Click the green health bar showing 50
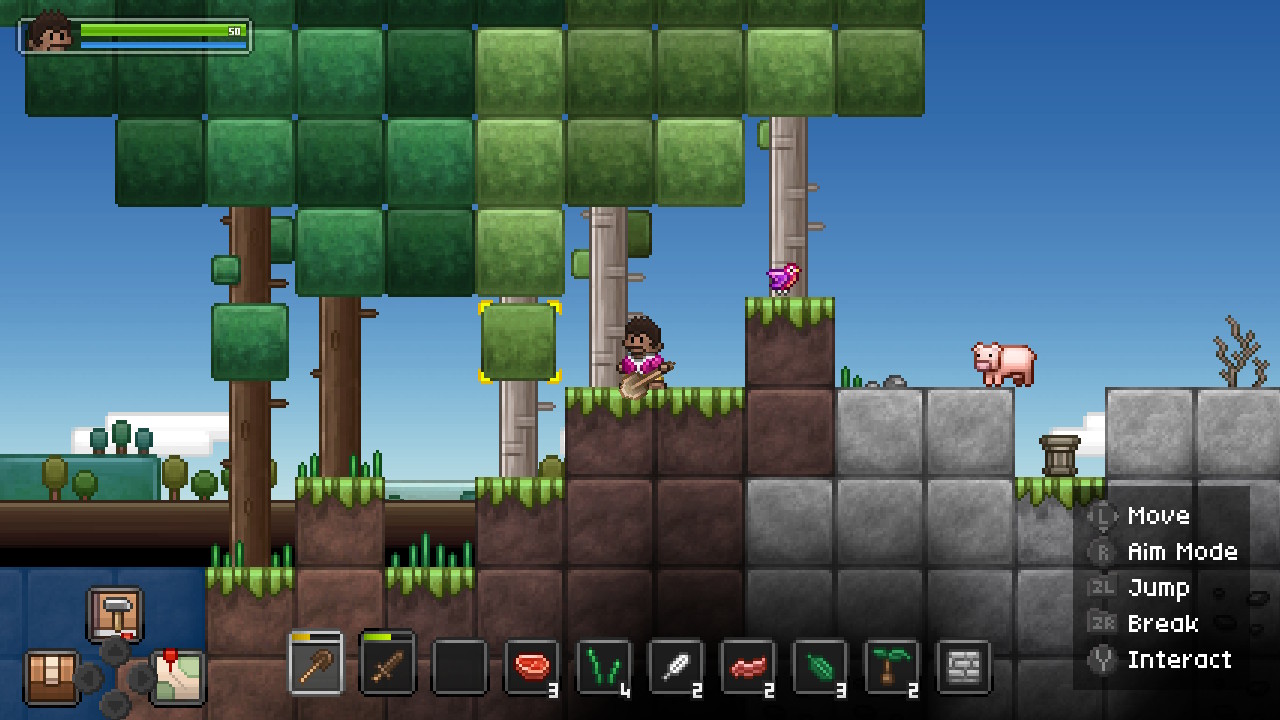This screenshot has width=1280, height=720. point(160,31)
